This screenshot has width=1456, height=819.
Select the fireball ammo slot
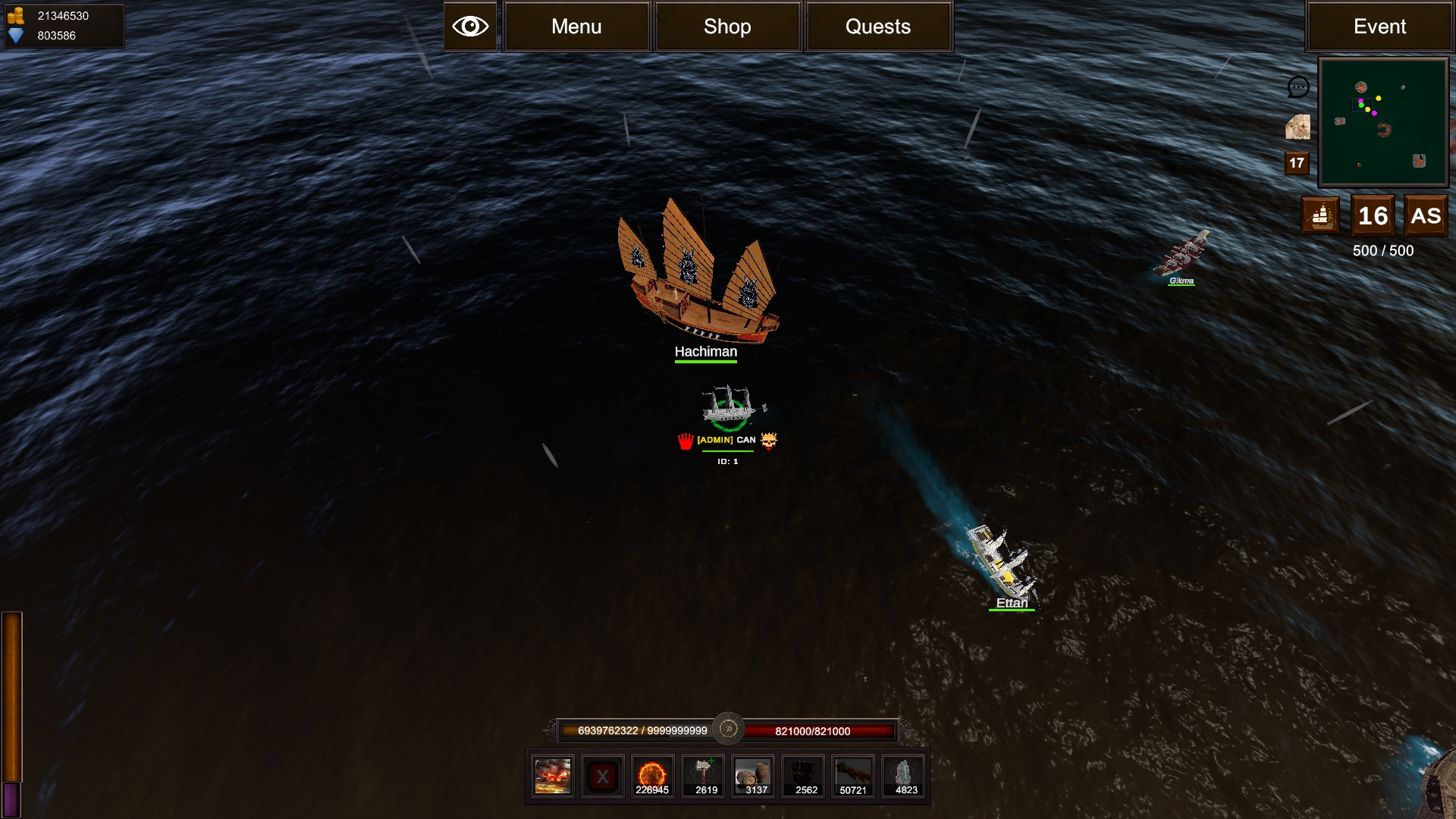(x=652, y=777)
